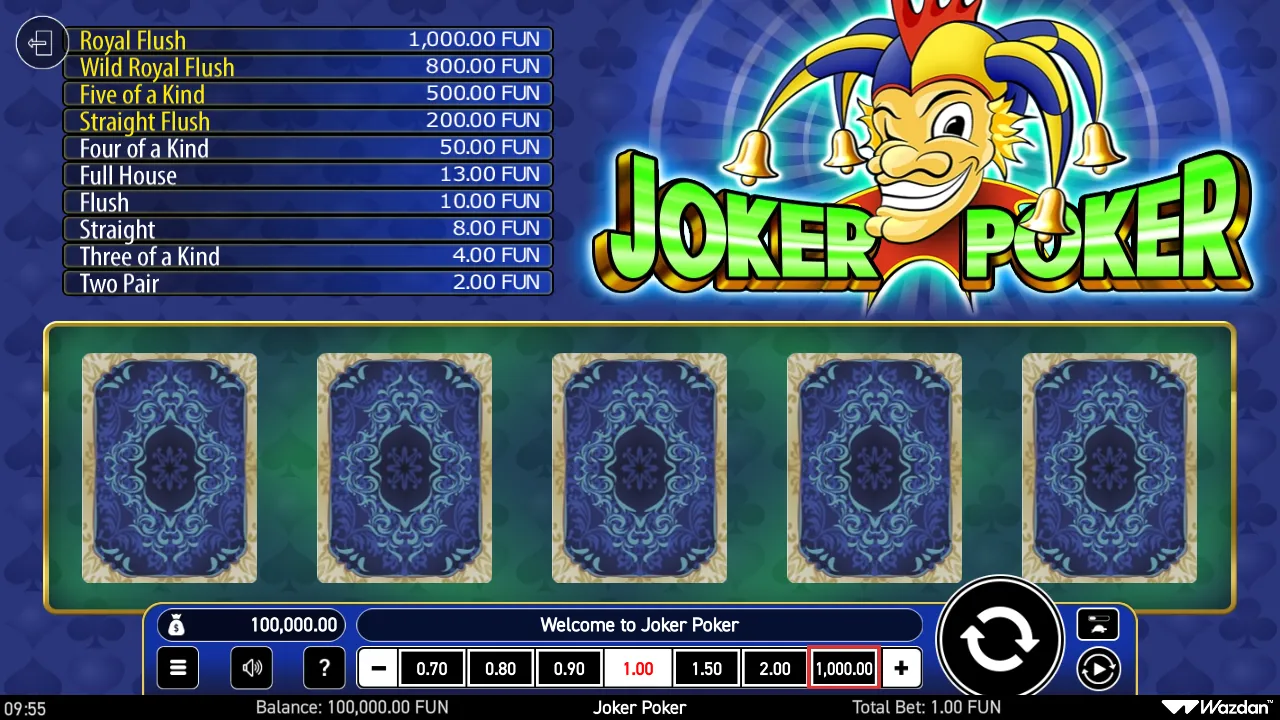Select the 2.00 bet amount
This screenshot has height=720, width=1280.
(x=775, y=668)
